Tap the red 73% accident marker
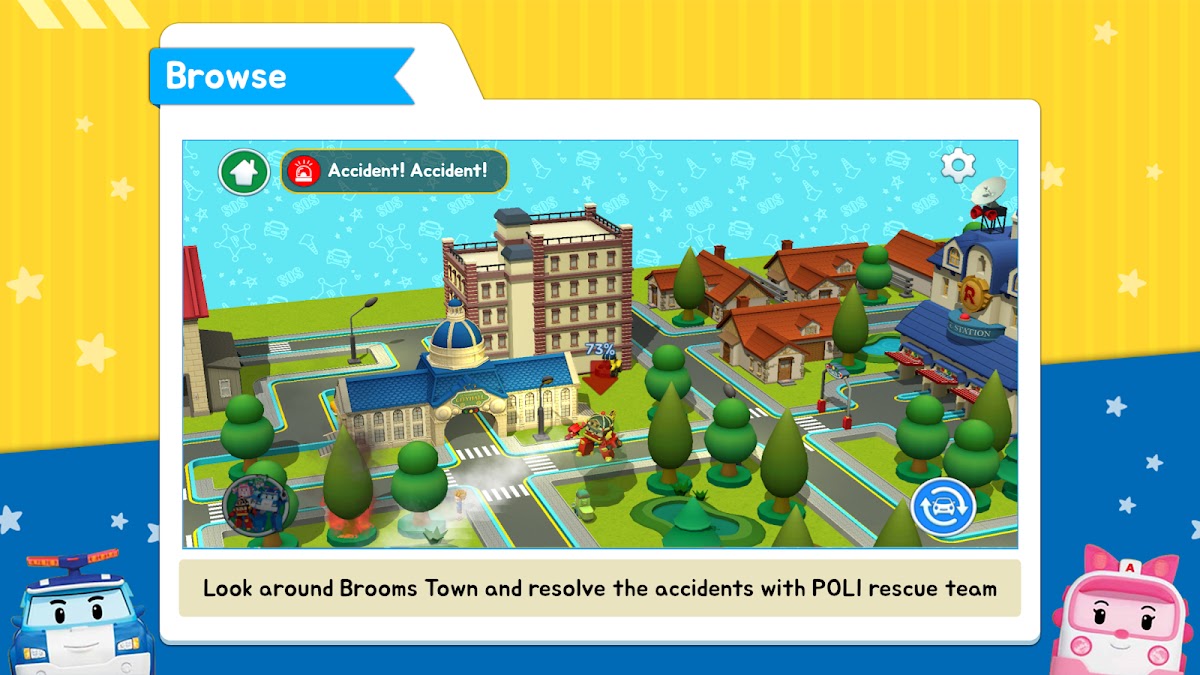 pyautogui.click(x=601, y=368)
